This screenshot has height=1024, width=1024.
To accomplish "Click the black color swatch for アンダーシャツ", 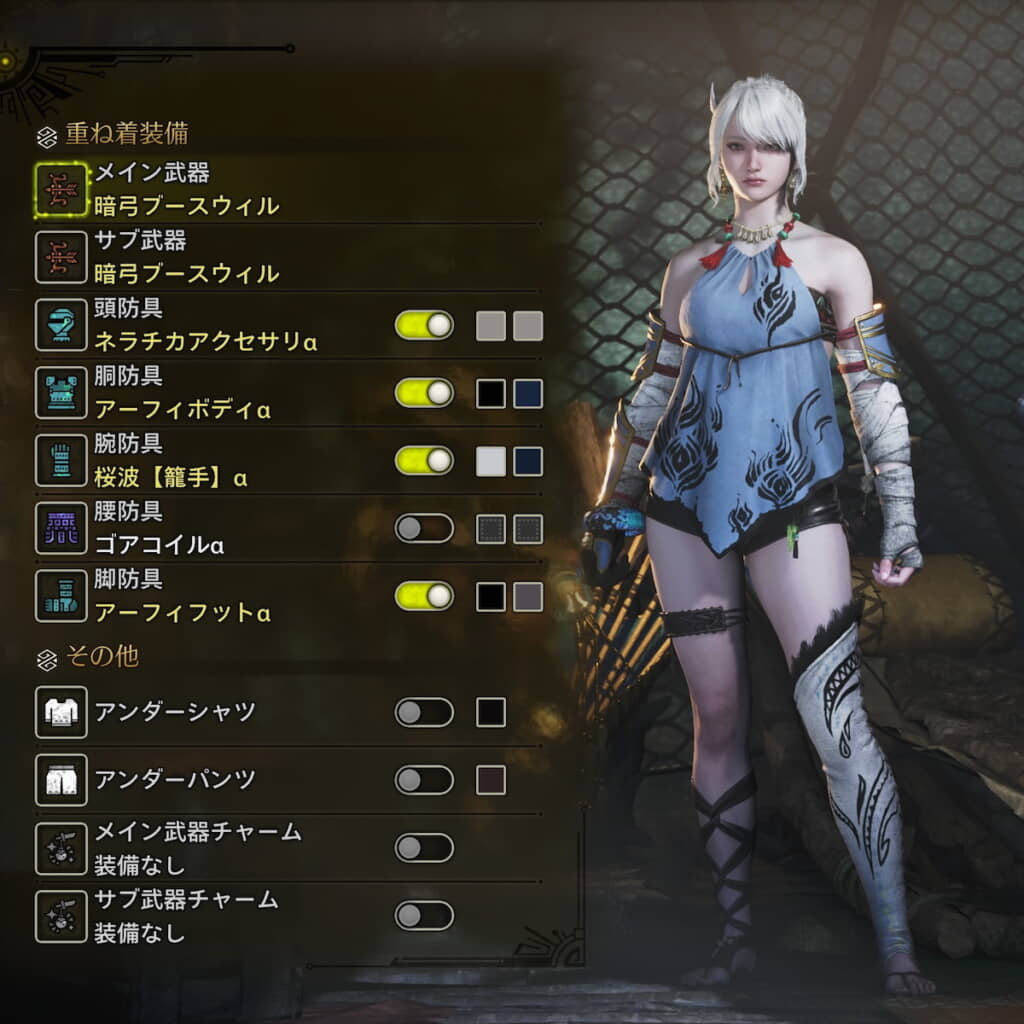I will pyautogui.click(x=491, y=712).
